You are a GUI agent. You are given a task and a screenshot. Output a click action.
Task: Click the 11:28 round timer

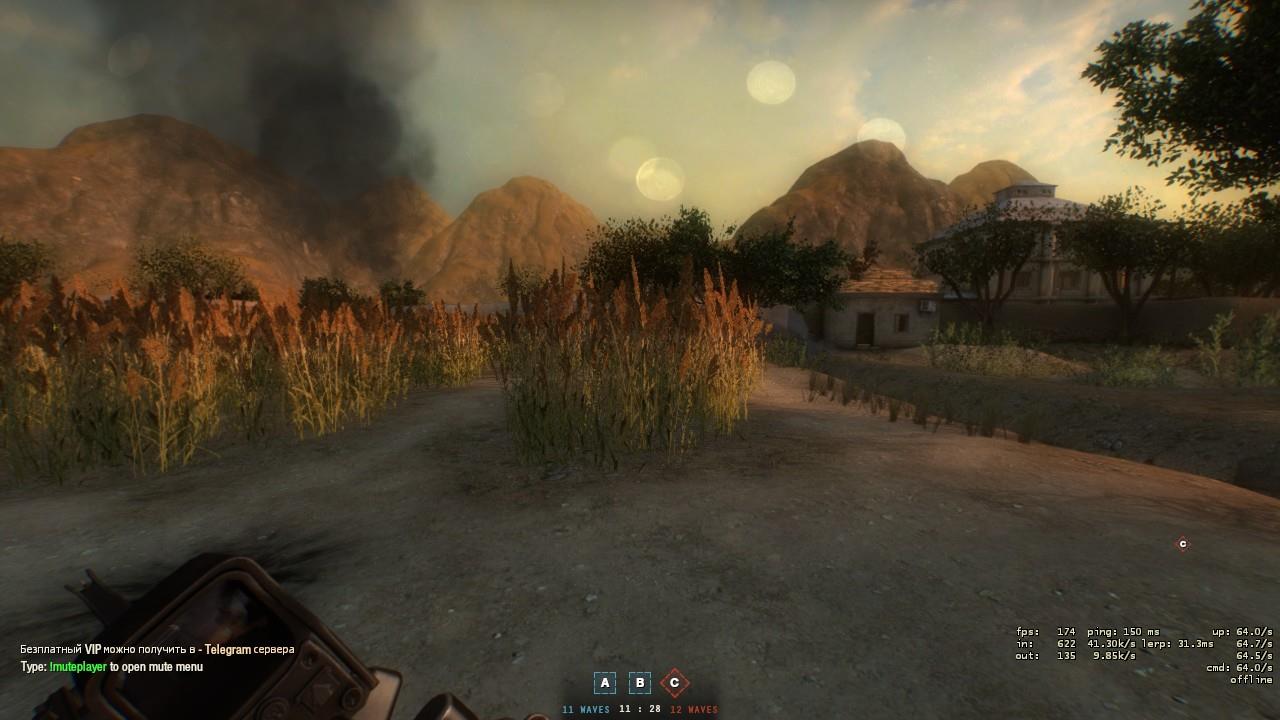[639, 708]
